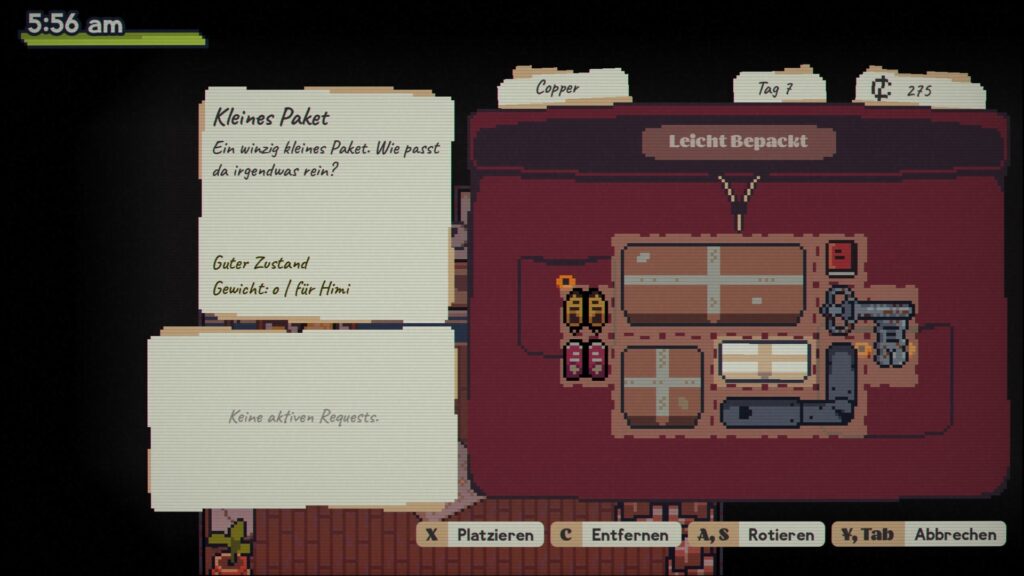
Task: Select the square brown package
Action: pyautogui.click(x=662, y=385)
